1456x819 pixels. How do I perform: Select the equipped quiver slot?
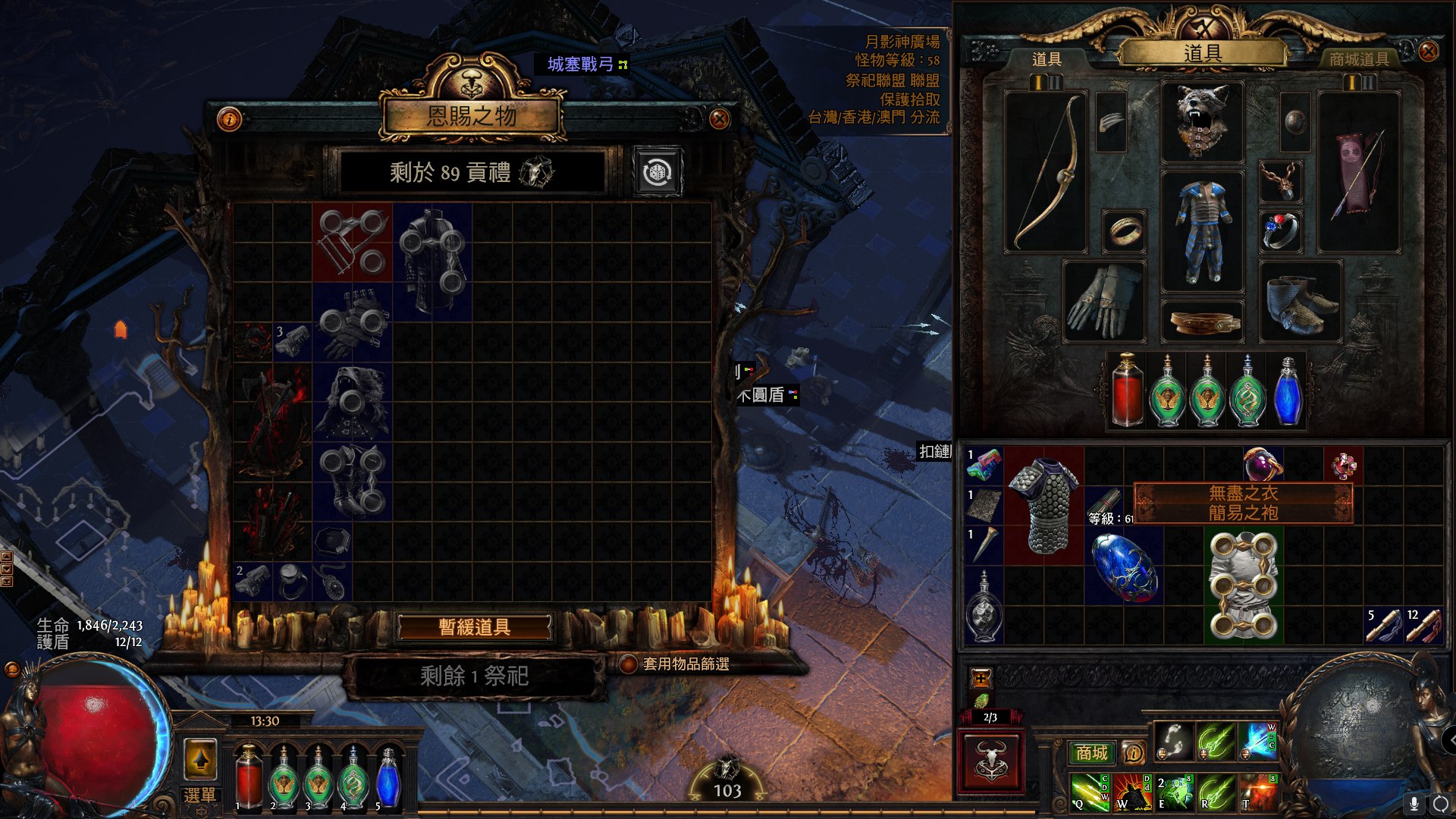click(1359, 171)
